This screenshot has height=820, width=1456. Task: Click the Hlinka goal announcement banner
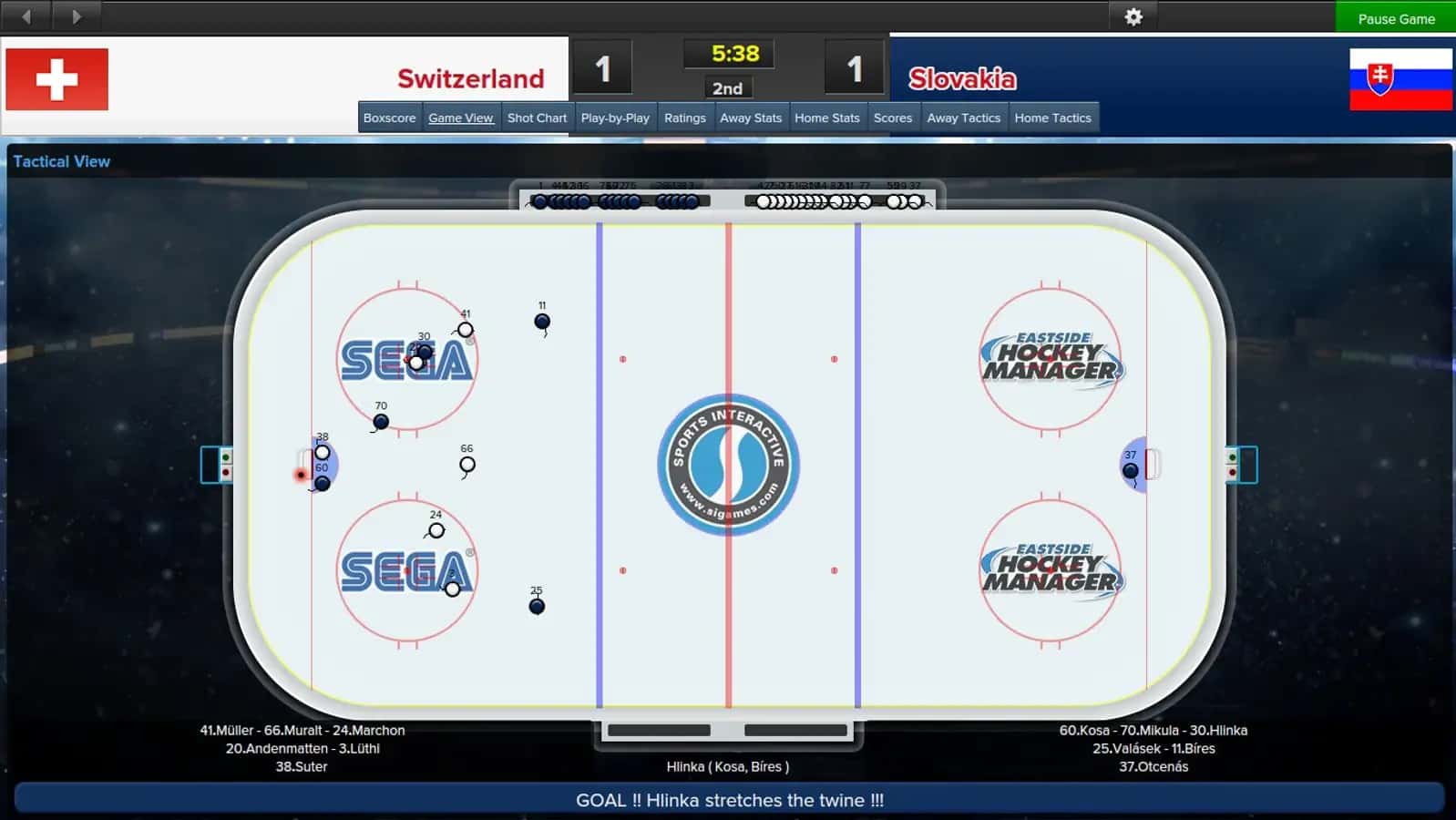tap(728, 800)
